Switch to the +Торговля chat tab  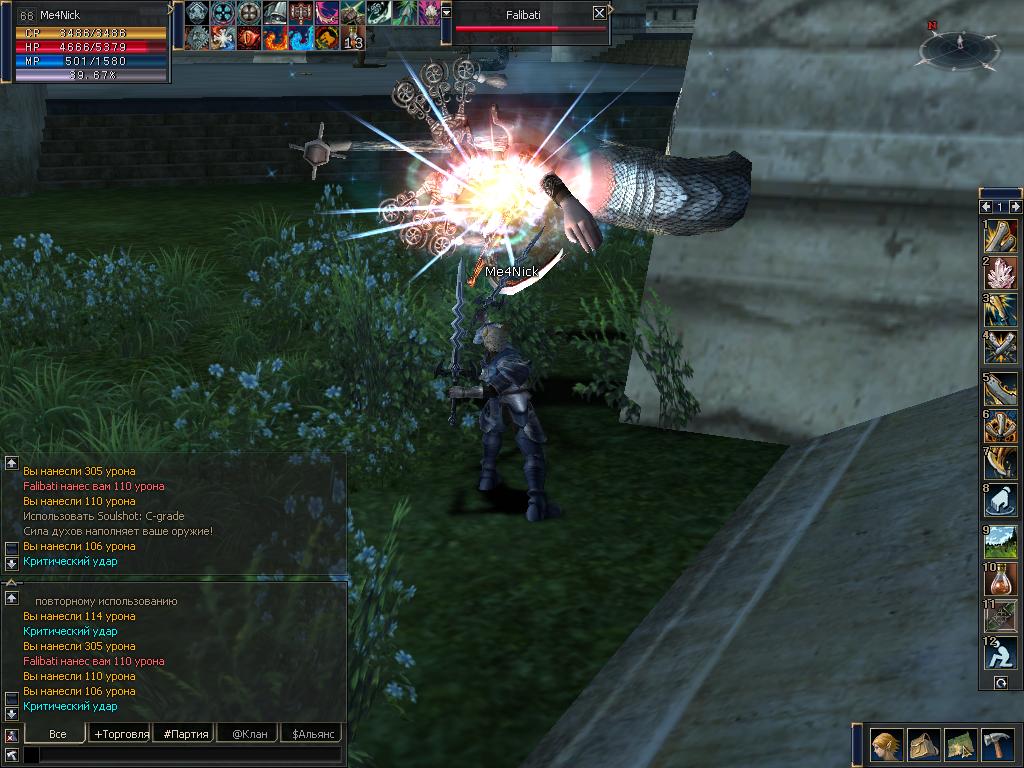click(120, 734)
